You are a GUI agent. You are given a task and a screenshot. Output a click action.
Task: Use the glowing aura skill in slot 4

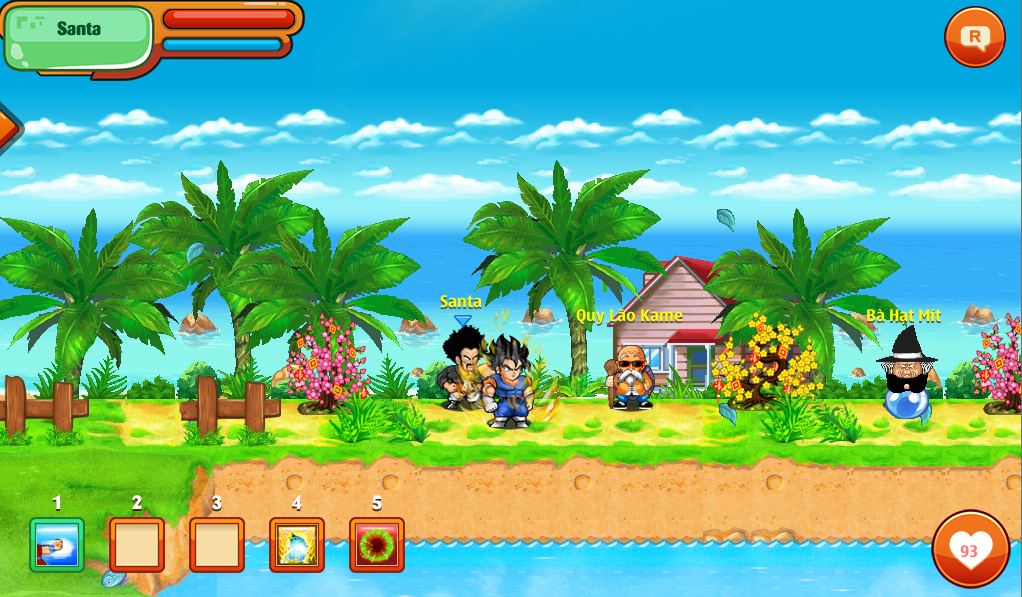(297, 545)
